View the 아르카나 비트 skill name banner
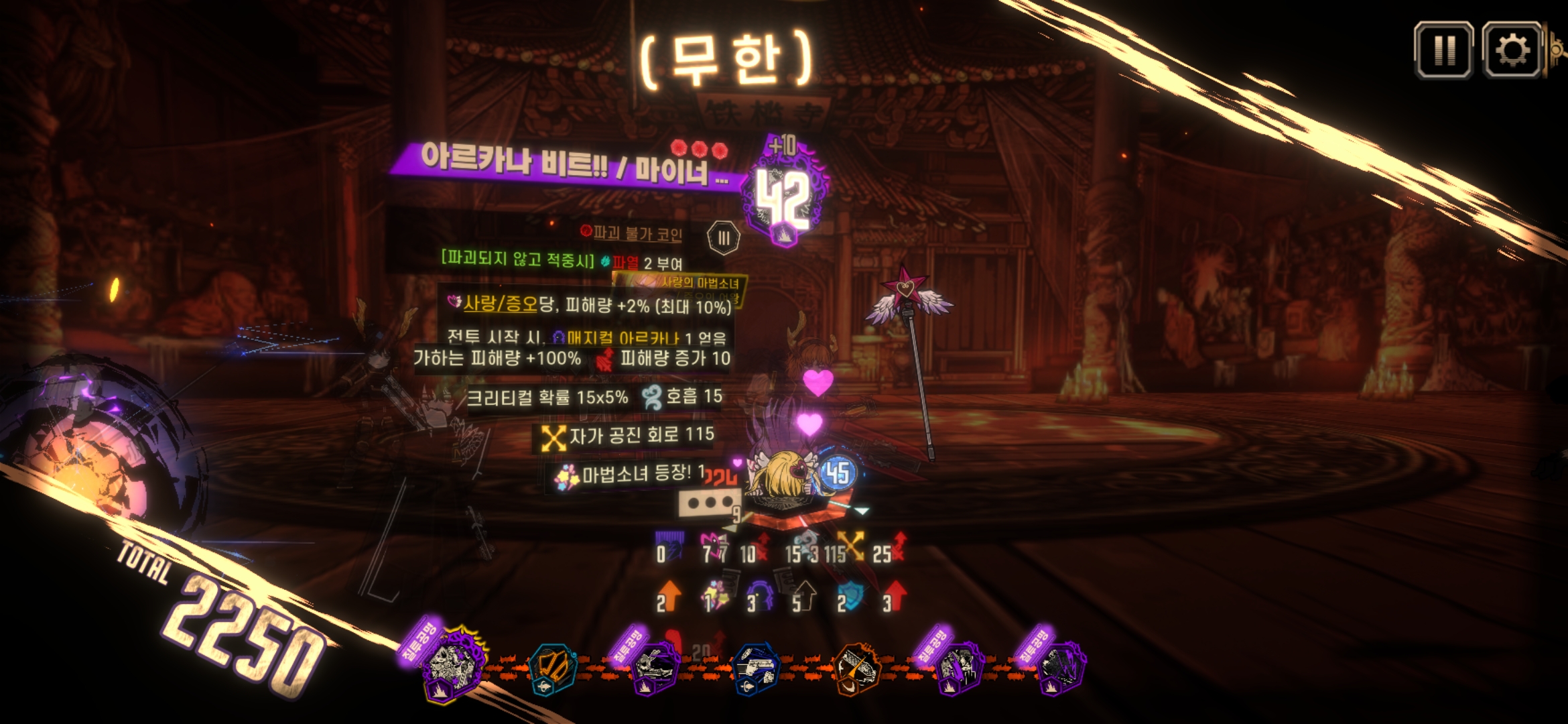The image size is (1568, 724). (x=570, y=164)
